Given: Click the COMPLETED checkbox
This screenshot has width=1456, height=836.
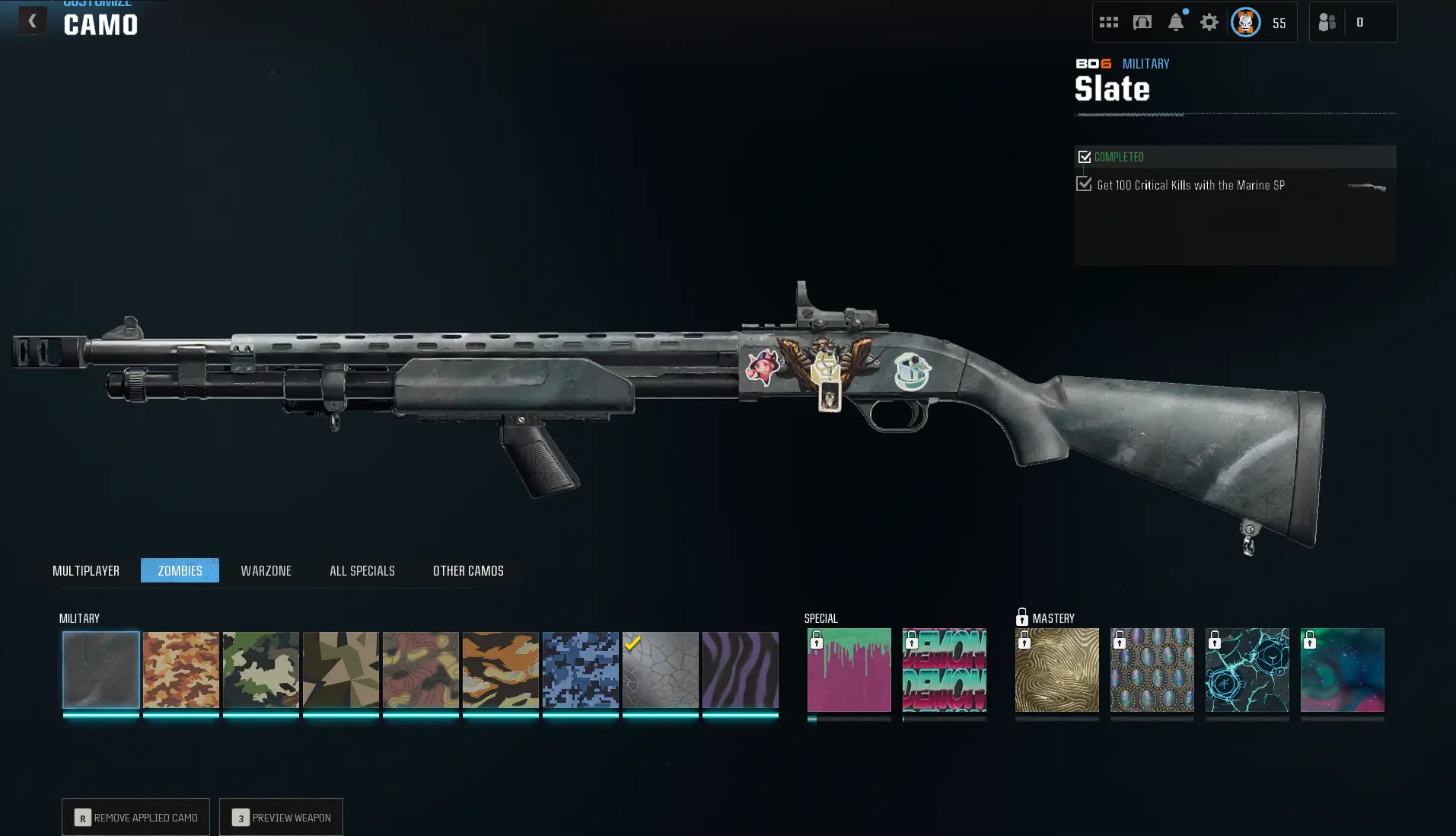Looking at the screenshot, I should click(1085, 156).
